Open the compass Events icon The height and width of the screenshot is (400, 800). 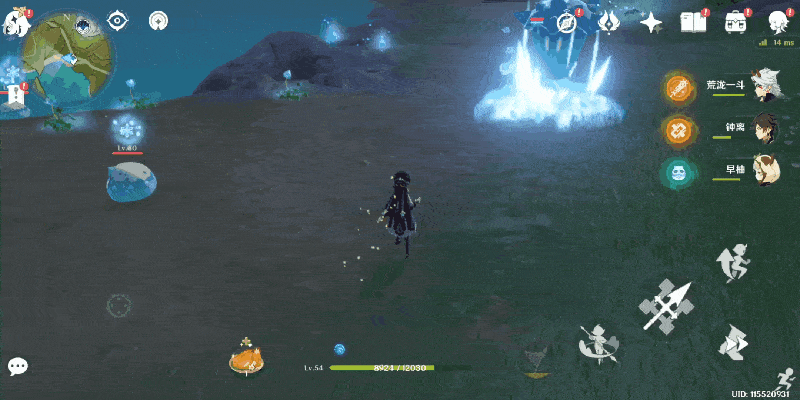pyautogui.click(x=568, y=22)
